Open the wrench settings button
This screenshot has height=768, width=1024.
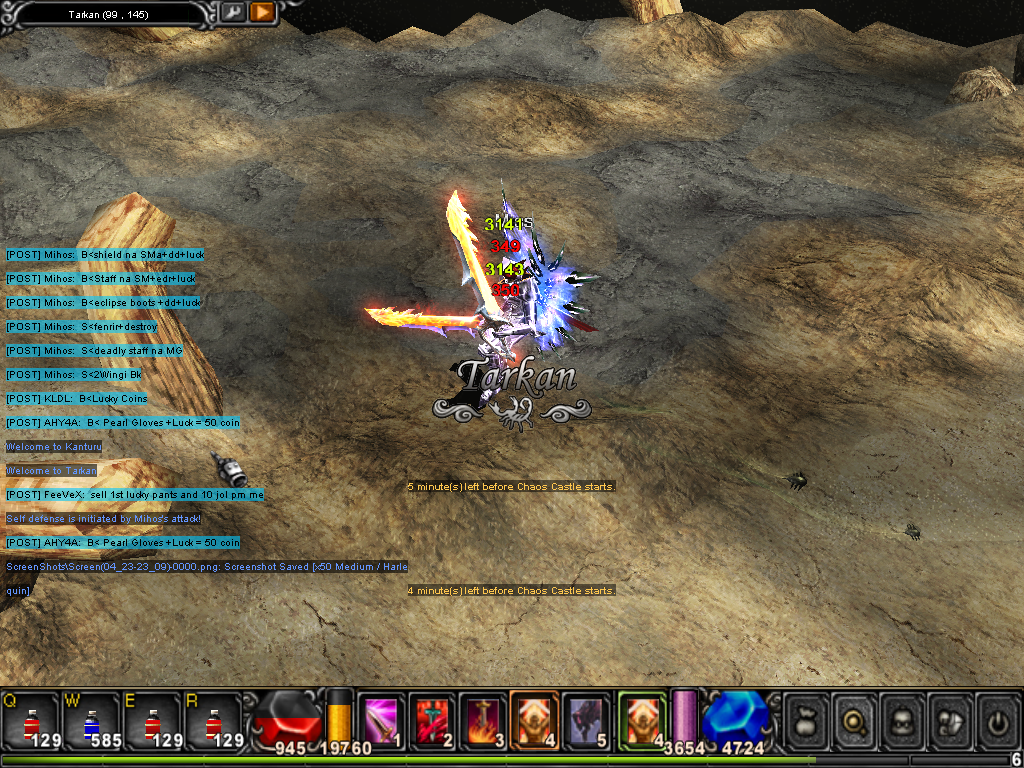(x=232, y=12)
